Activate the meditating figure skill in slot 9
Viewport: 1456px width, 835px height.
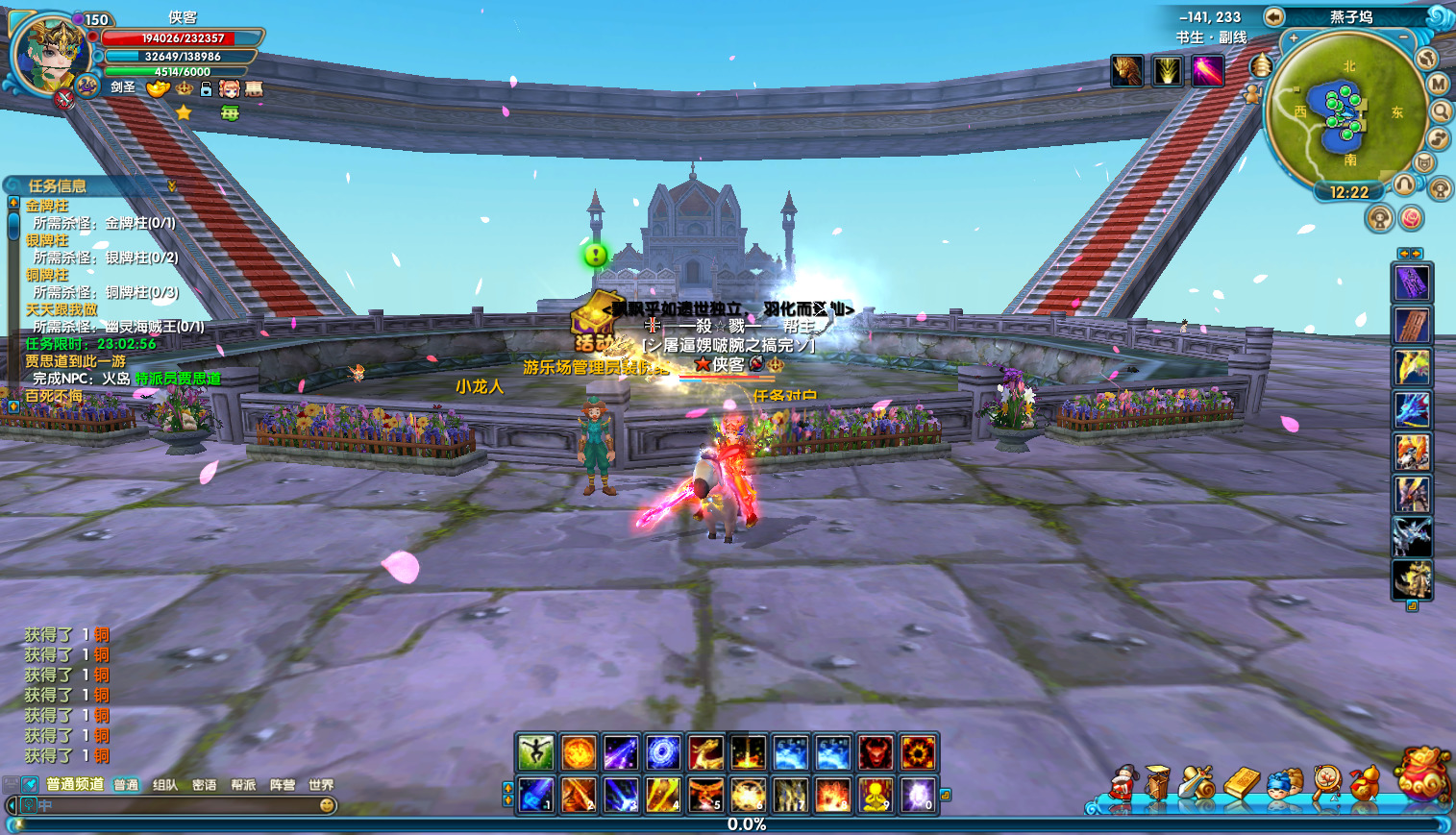(x=876, y=796)
